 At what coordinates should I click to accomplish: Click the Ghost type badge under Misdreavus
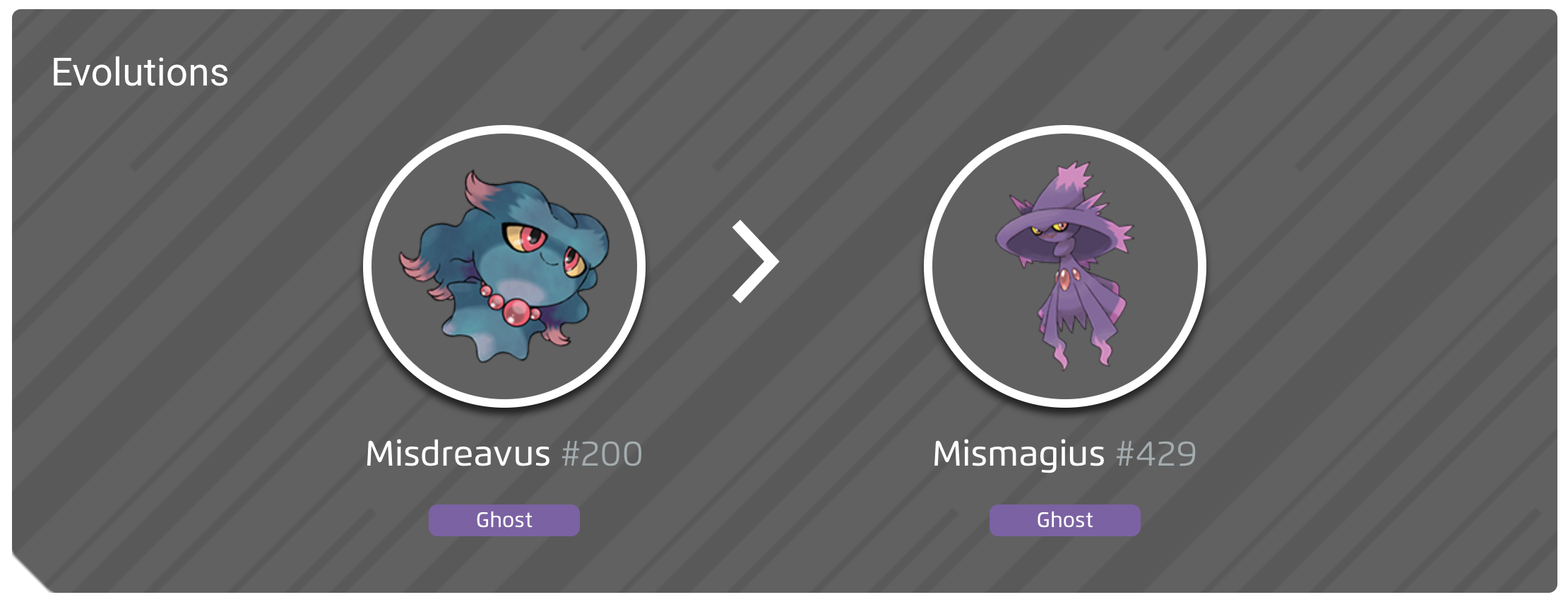[503, 520]
